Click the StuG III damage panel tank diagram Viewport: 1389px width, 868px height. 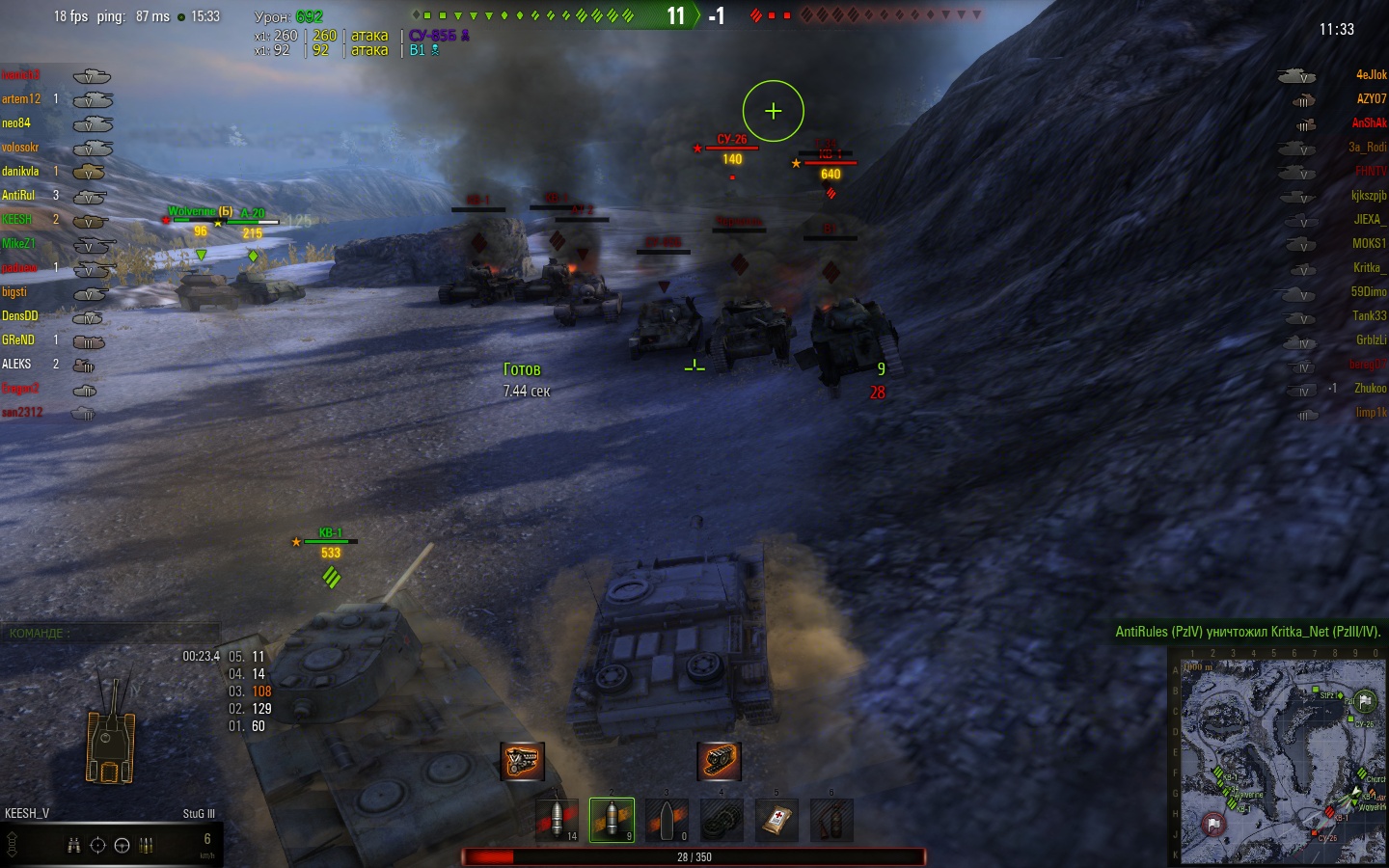pos(110,733)
